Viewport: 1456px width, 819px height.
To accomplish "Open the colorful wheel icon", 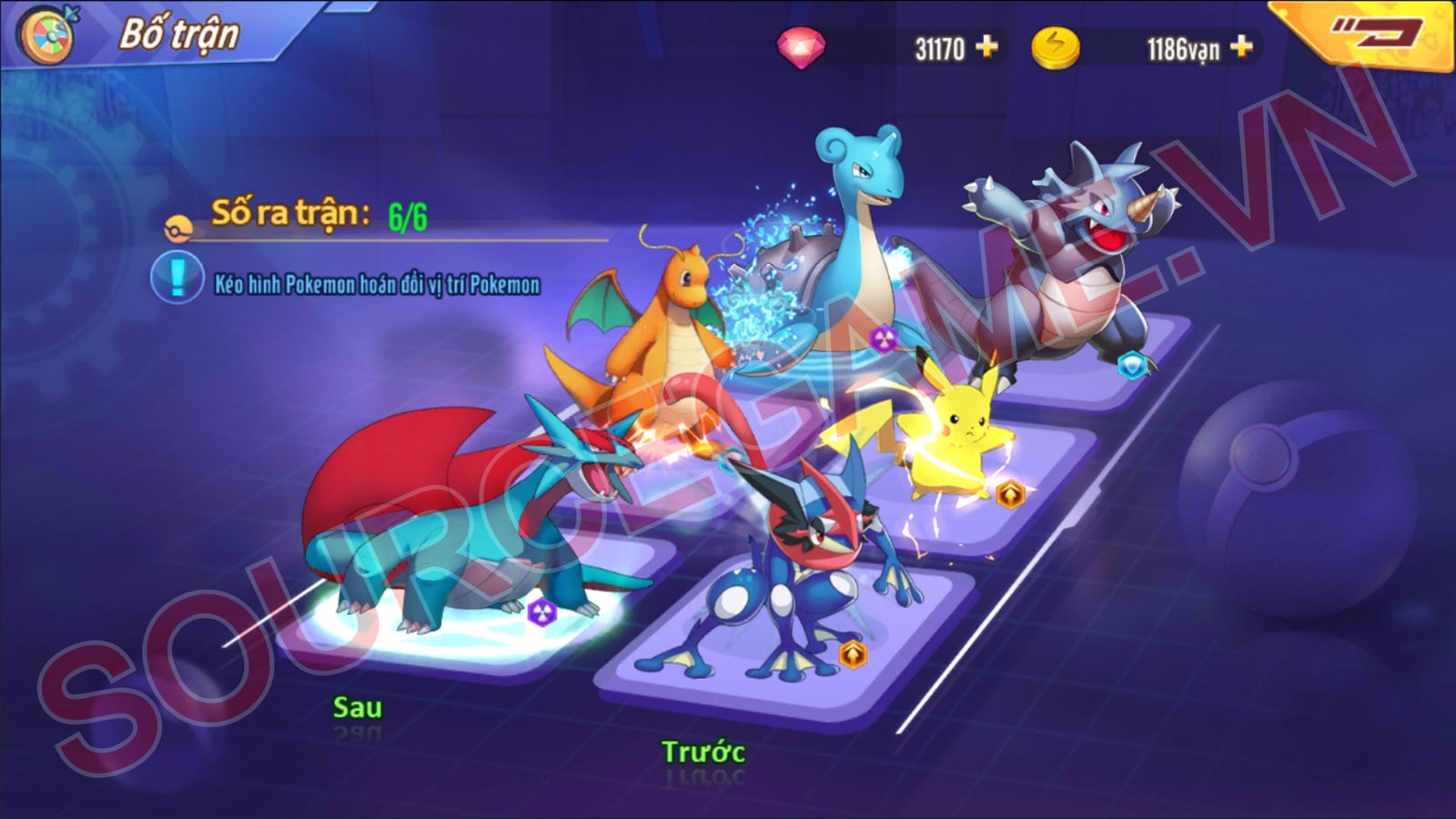I will [x=48, y=35].
